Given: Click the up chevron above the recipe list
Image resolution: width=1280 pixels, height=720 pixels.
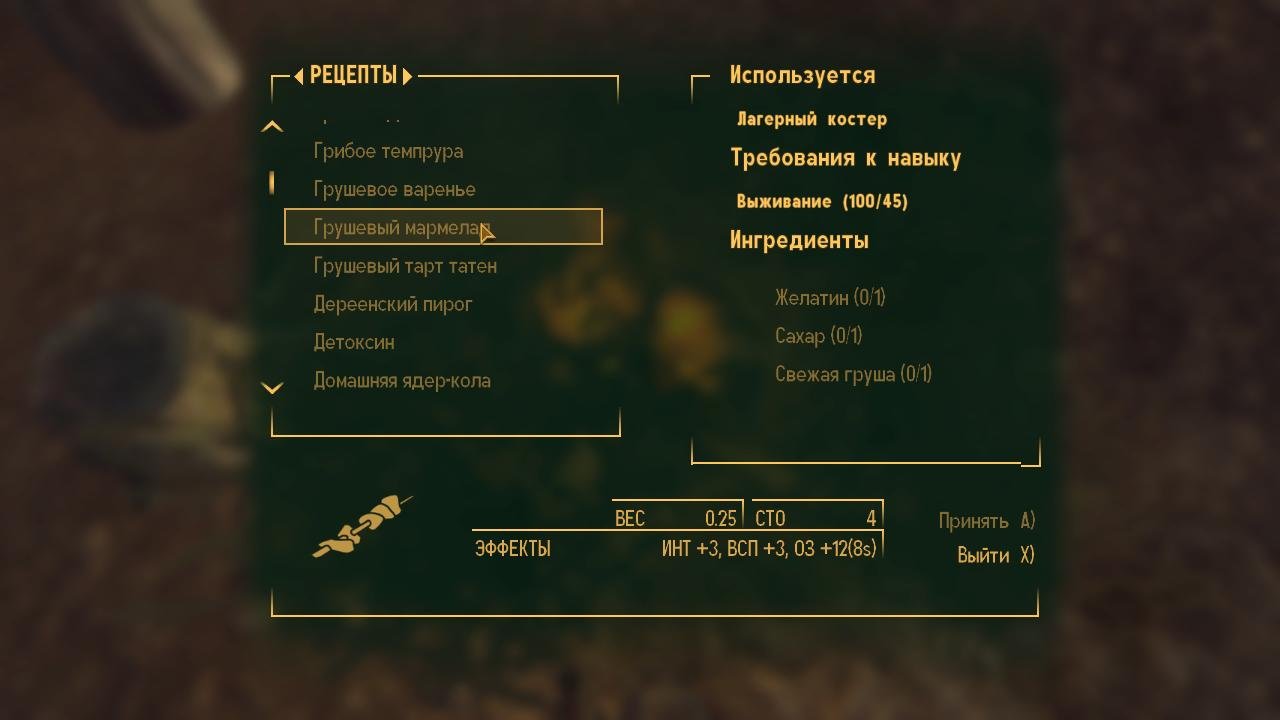Looking at the screenshot, I should coord(272,126).
